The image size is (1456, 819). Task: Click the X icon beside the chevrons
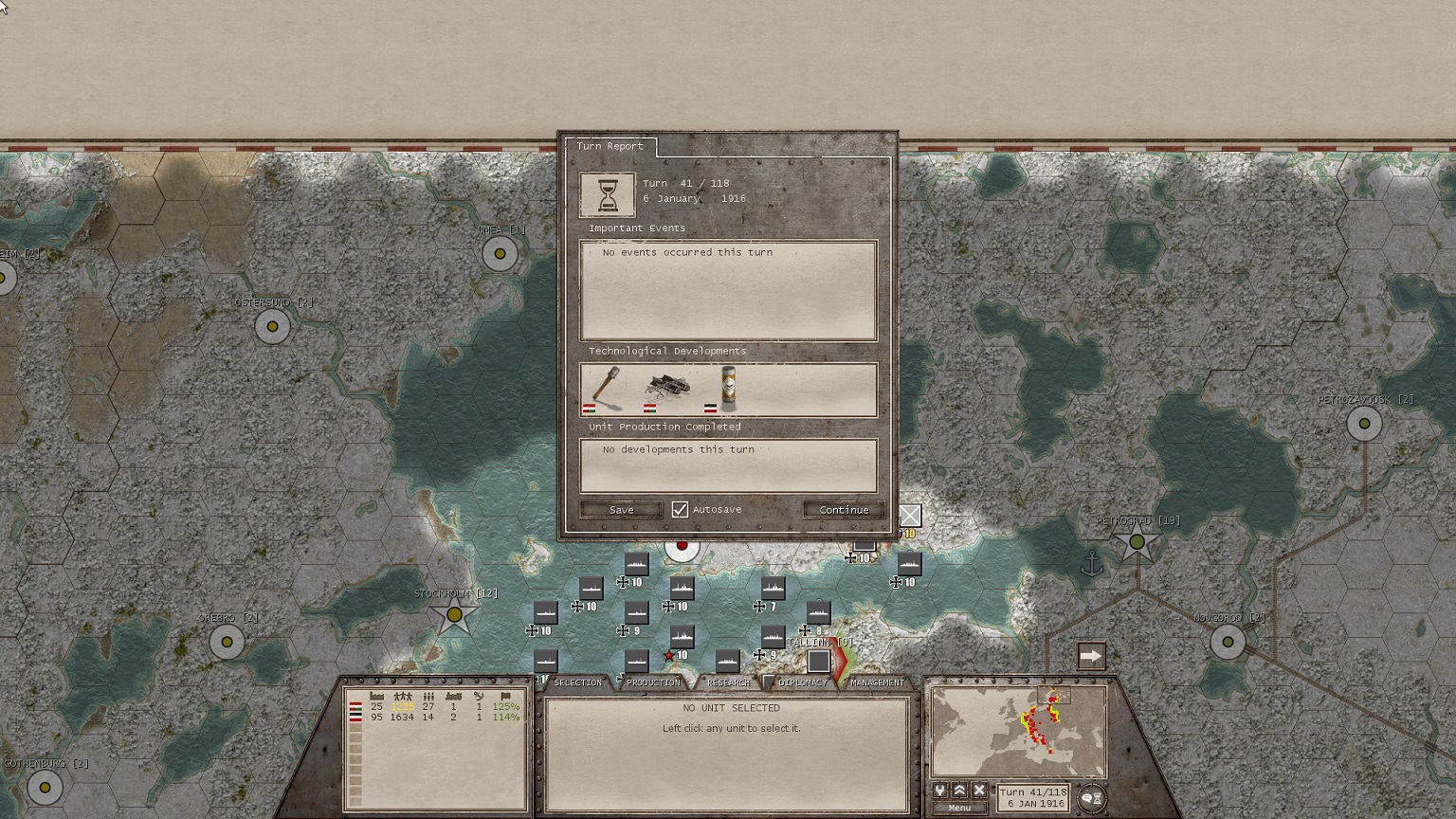tap(979, 791)
